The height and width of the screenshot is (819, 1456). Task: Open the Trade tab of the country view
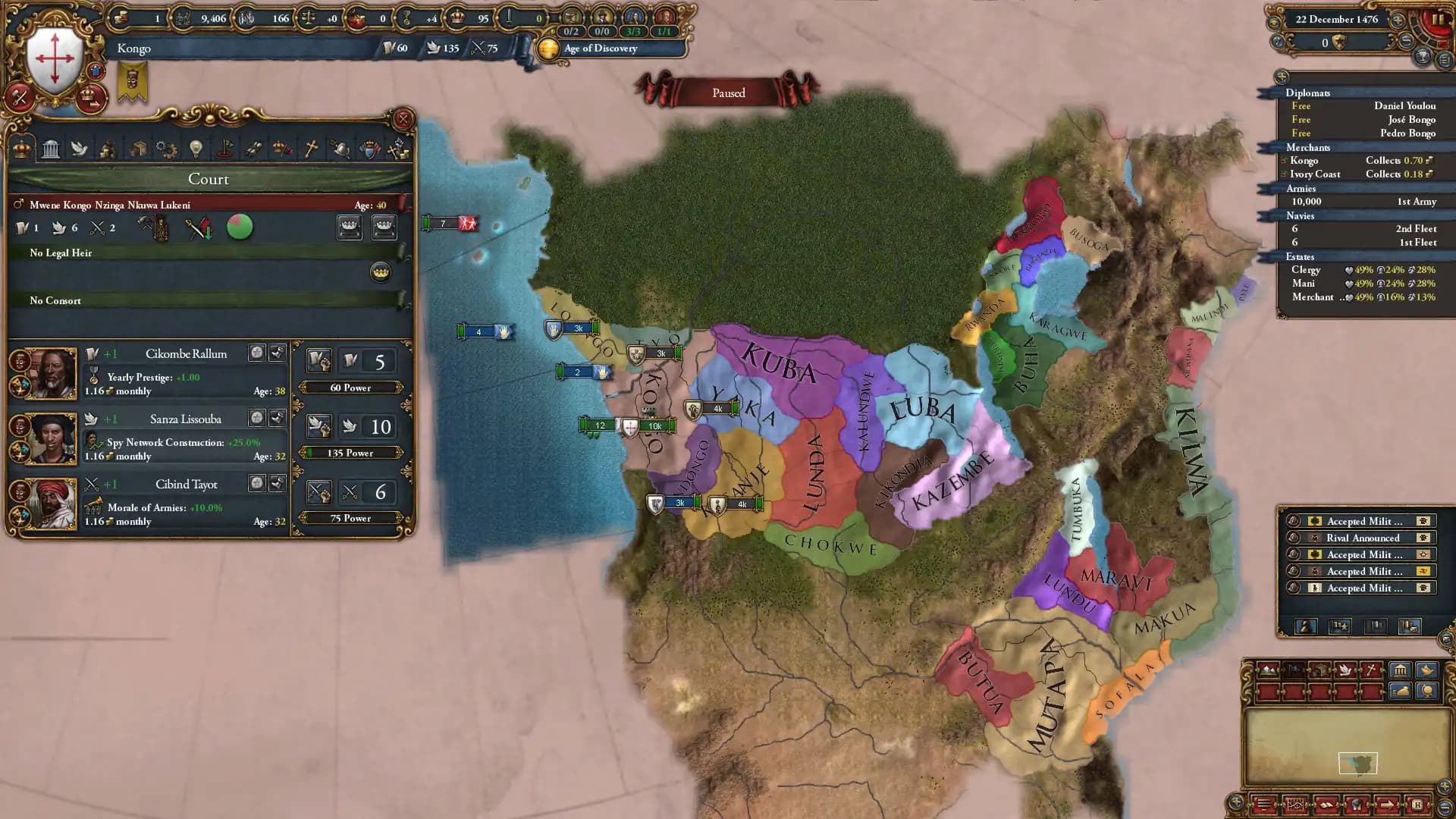(136, 149)
